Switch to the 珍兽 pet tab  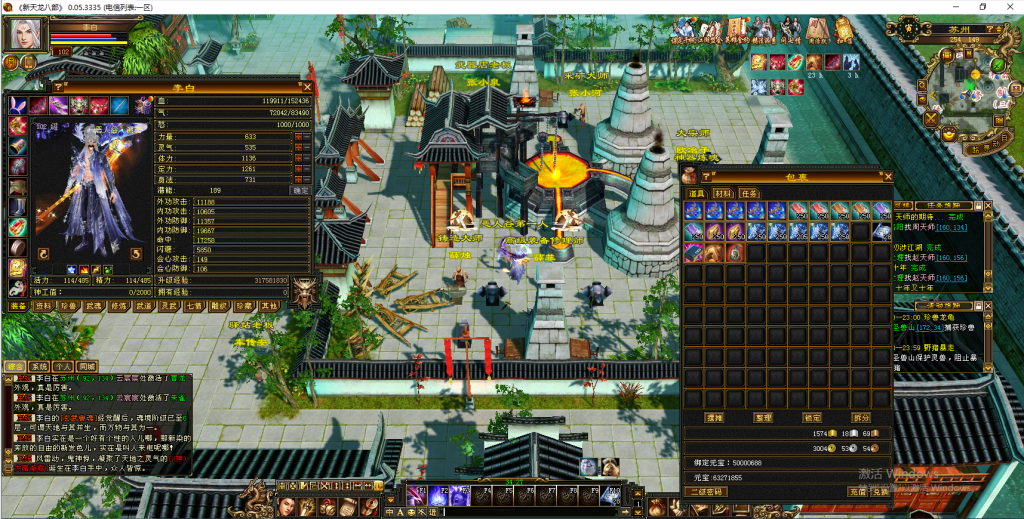click(68, 305)
